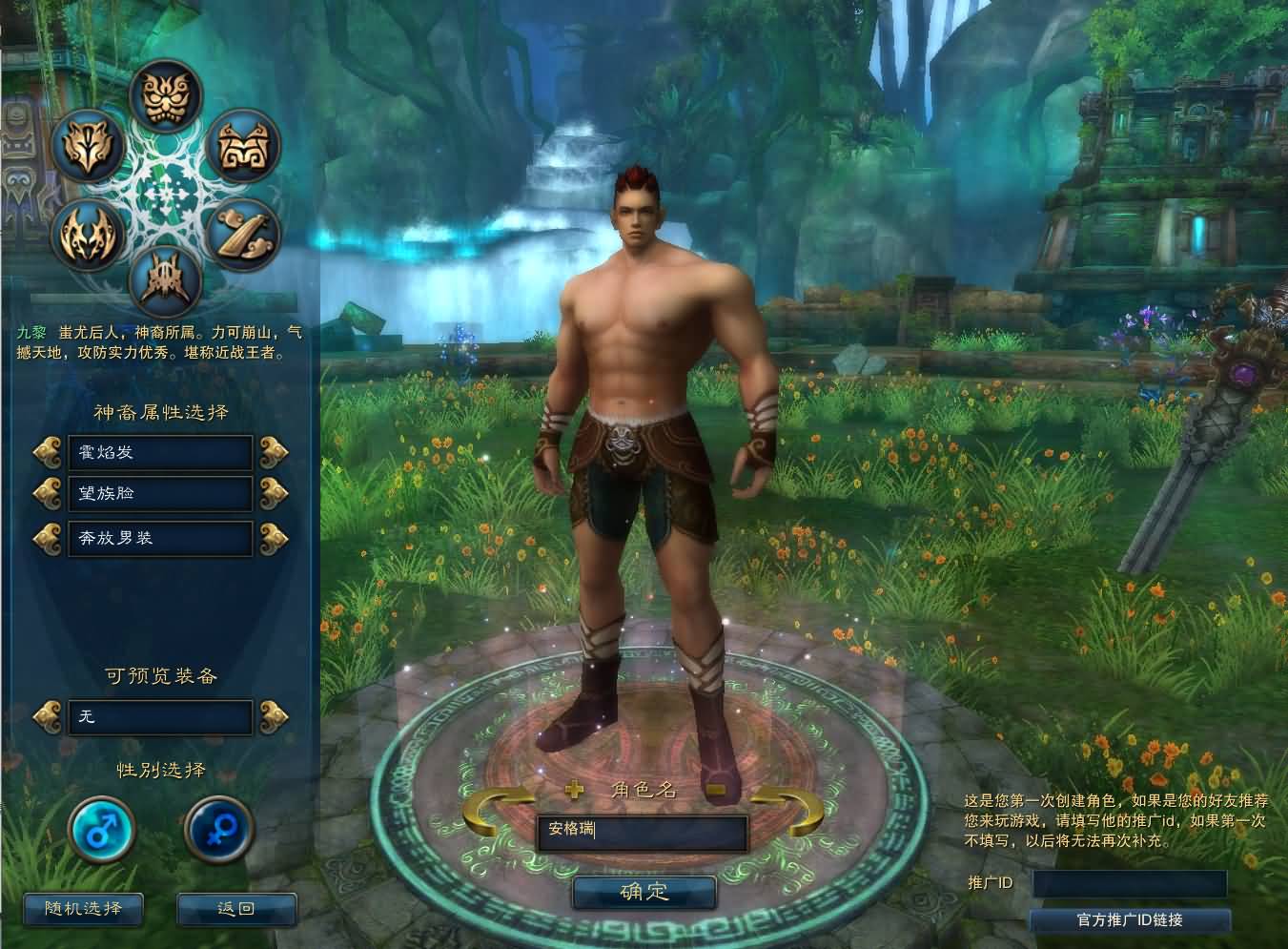The width and height of the screenshot is (1288, 949).
Task: Switch to the next hairstyle after 霞焰发
Action: coord(274,450)
